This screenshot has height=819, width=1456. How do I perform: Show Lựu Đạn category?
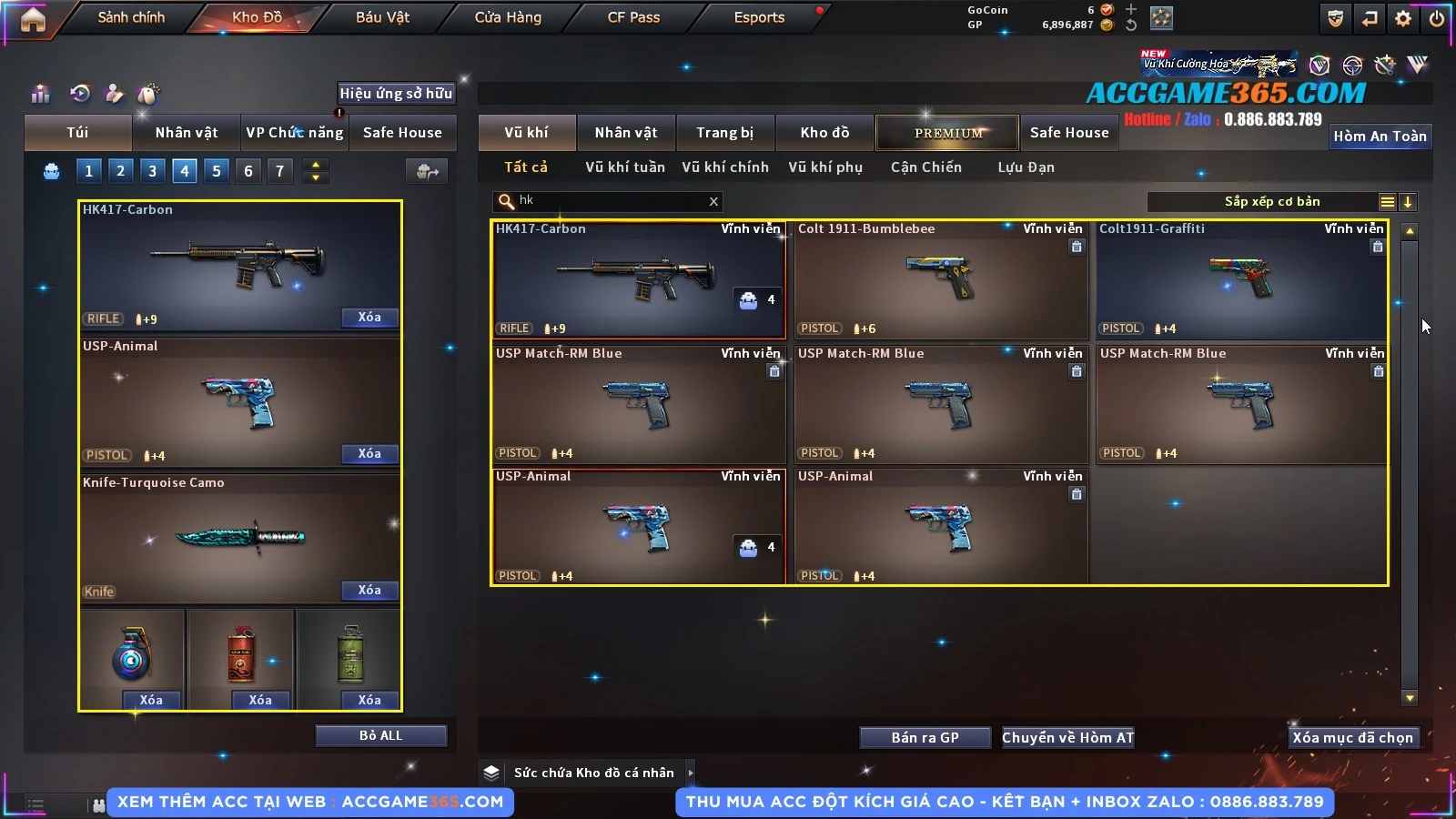[x=1026, y=167]
